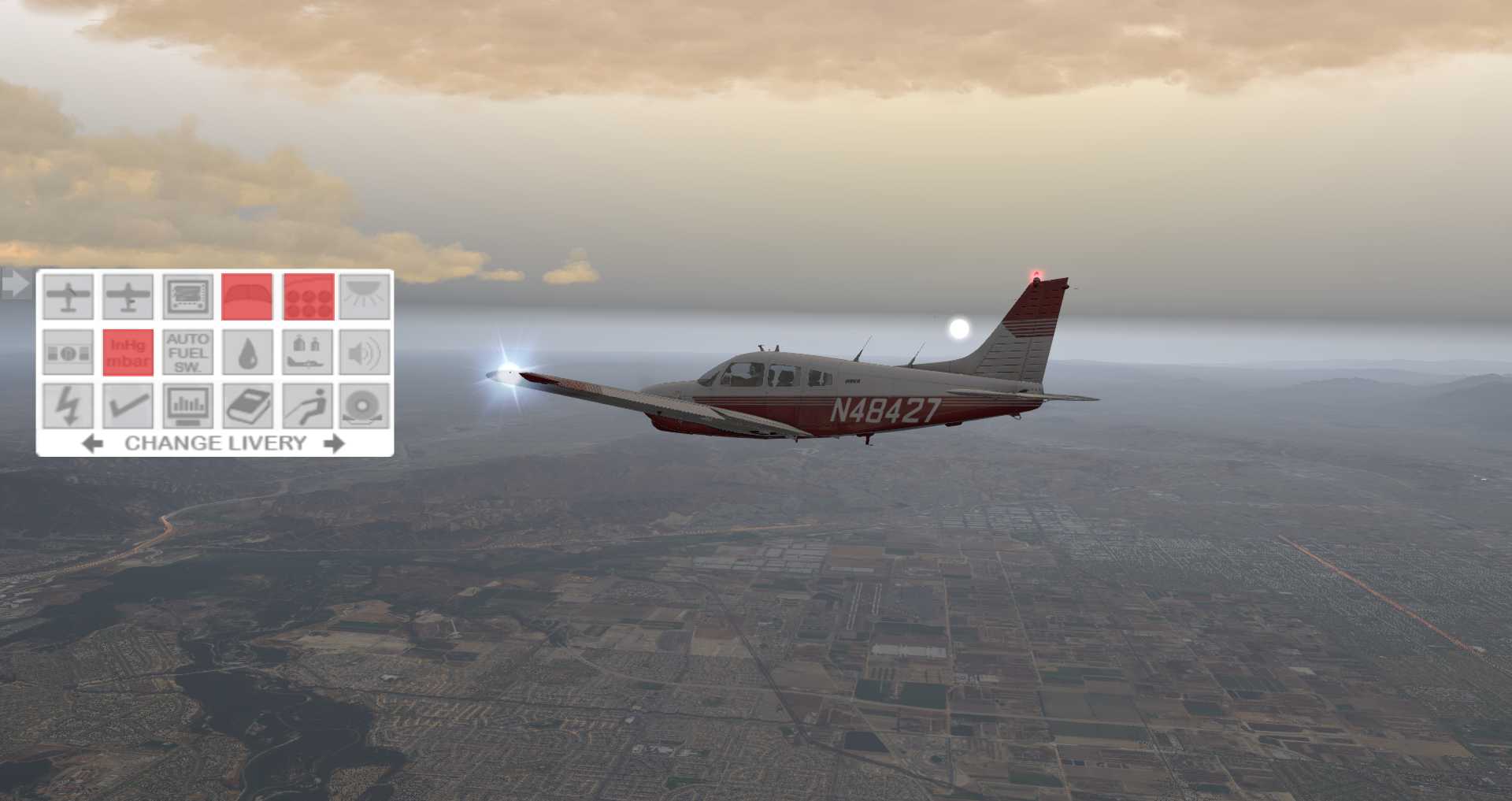
Task: Click the cabin dome light icon
Action: tap(365, 297)
